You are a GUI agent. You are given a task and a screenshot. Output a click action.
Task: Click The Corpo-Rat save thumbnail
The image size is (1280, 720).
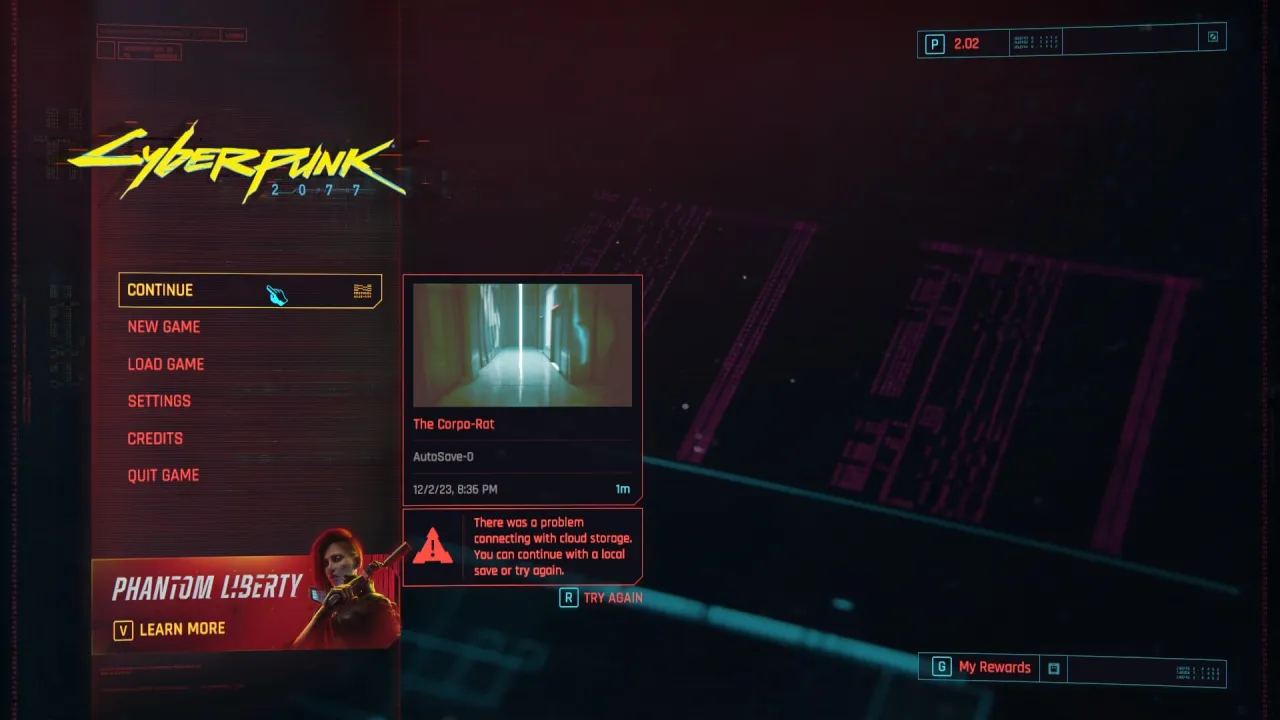(x=522, y=344)
